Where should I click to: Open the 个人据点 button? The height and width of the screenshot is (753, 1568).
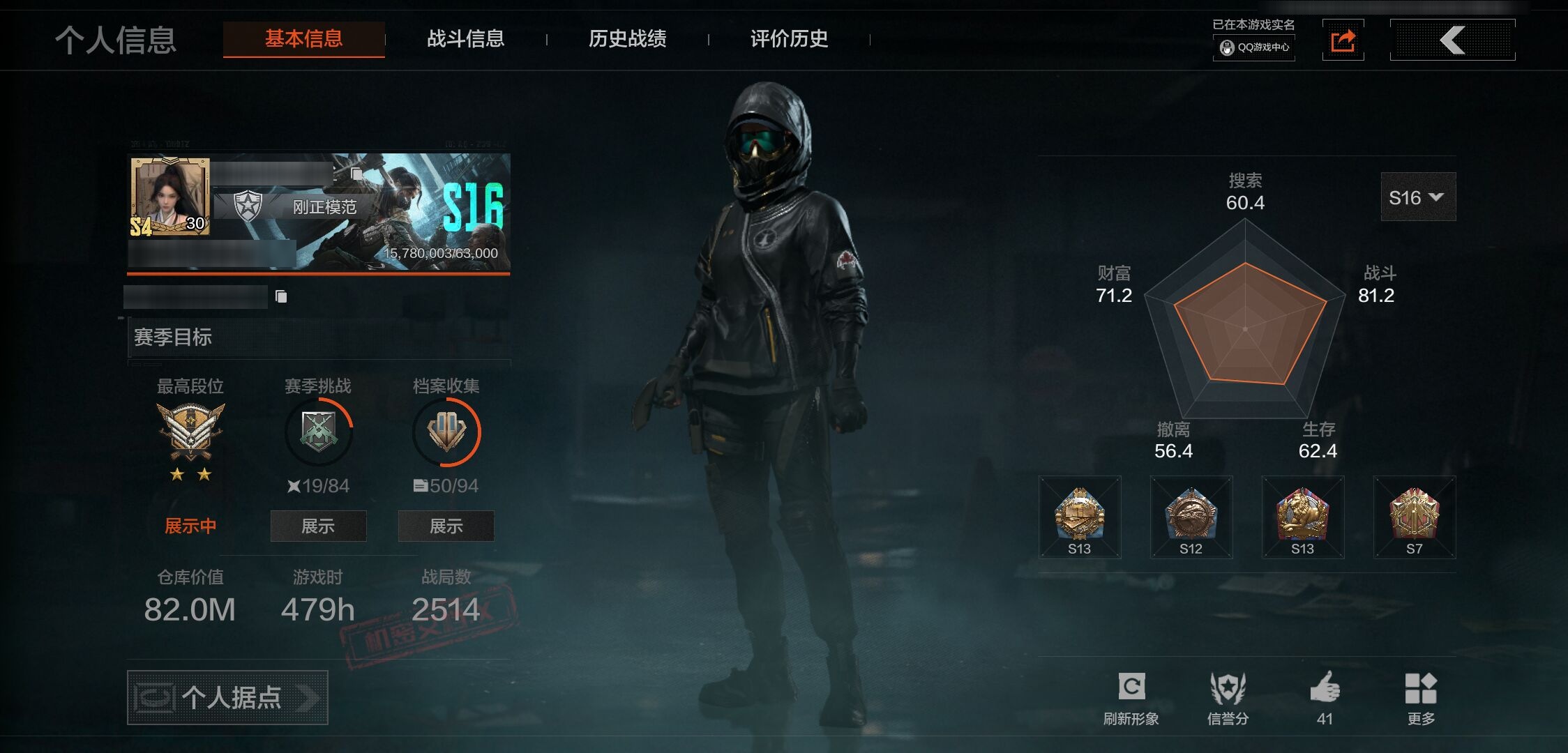pyautogui.click(x=227, y=697)
